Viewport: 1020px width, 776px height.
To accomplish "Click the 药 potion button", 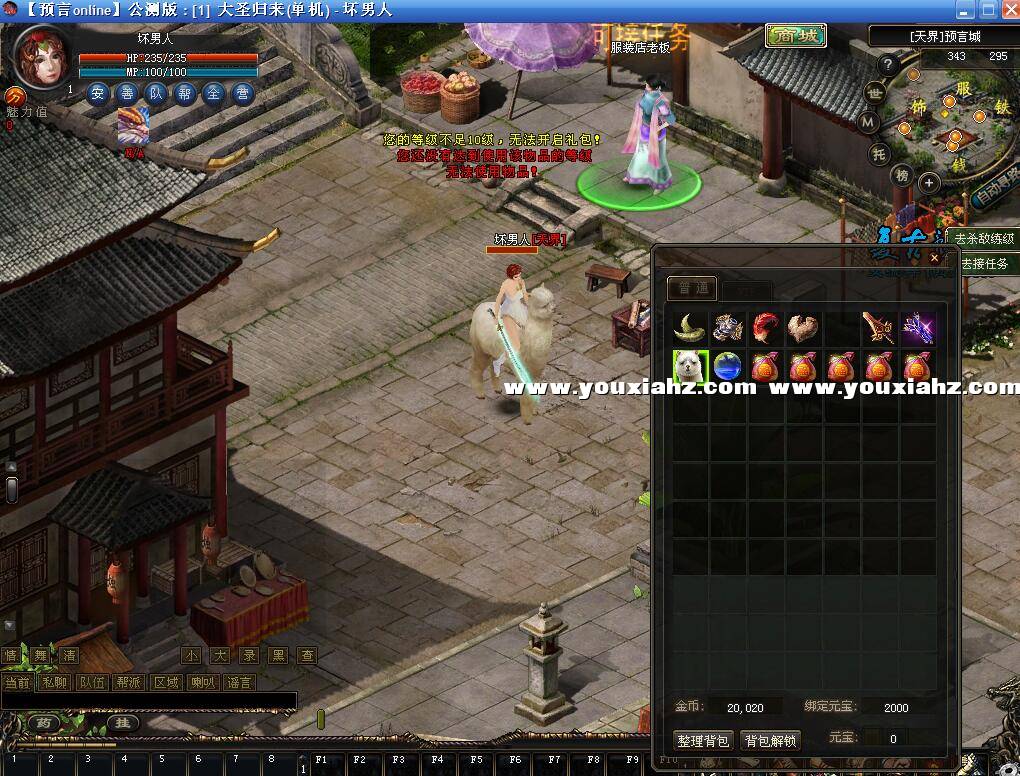I will pyautogui.click(x=44, y=723).
